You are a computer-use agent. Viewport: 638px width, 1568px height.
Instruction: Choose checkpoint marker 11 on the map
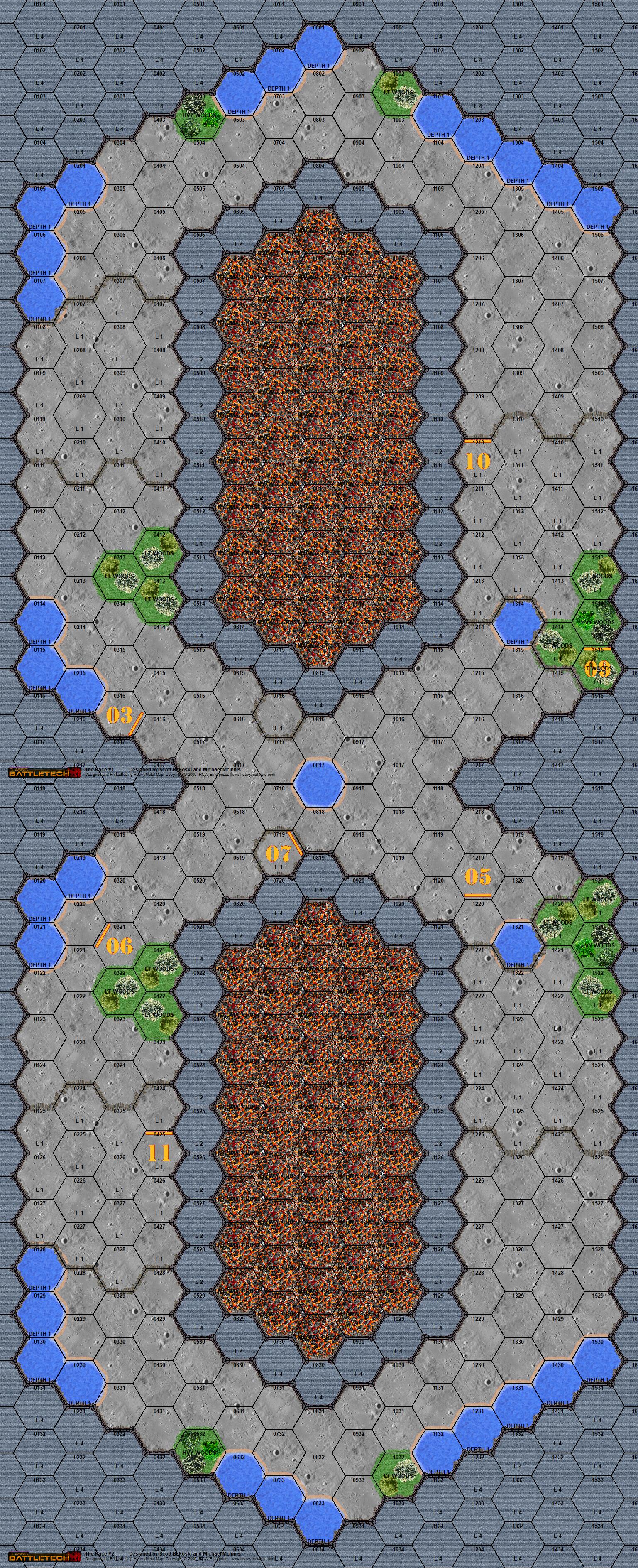159,1152
